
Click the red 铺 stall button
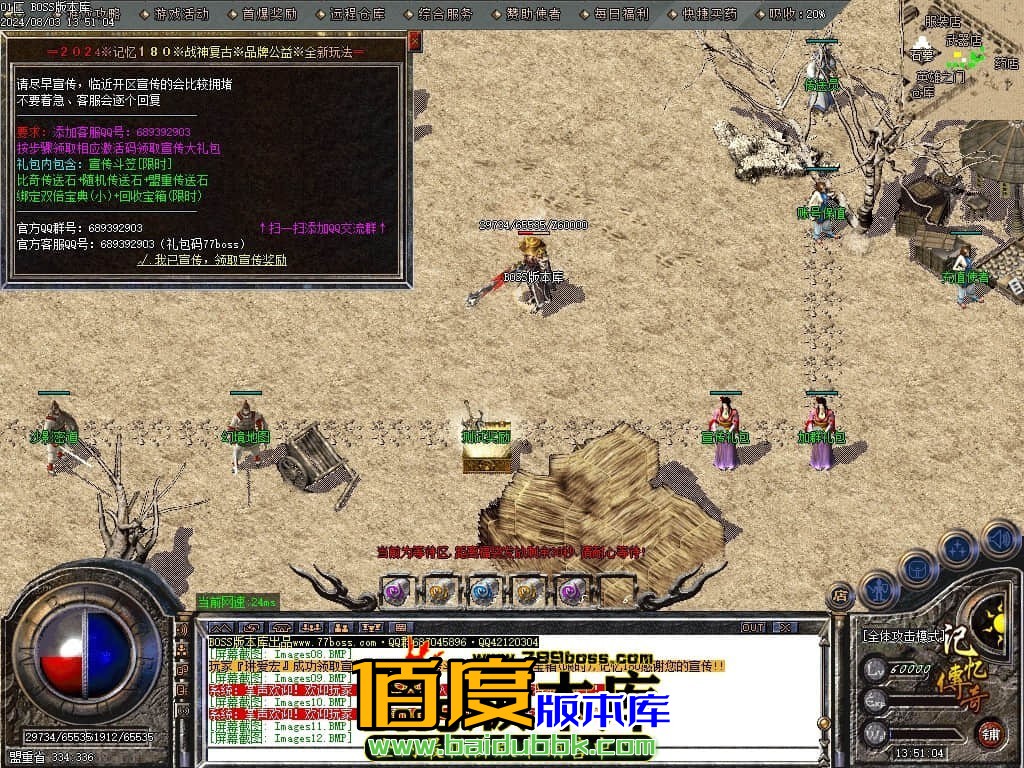pos(990,733)
